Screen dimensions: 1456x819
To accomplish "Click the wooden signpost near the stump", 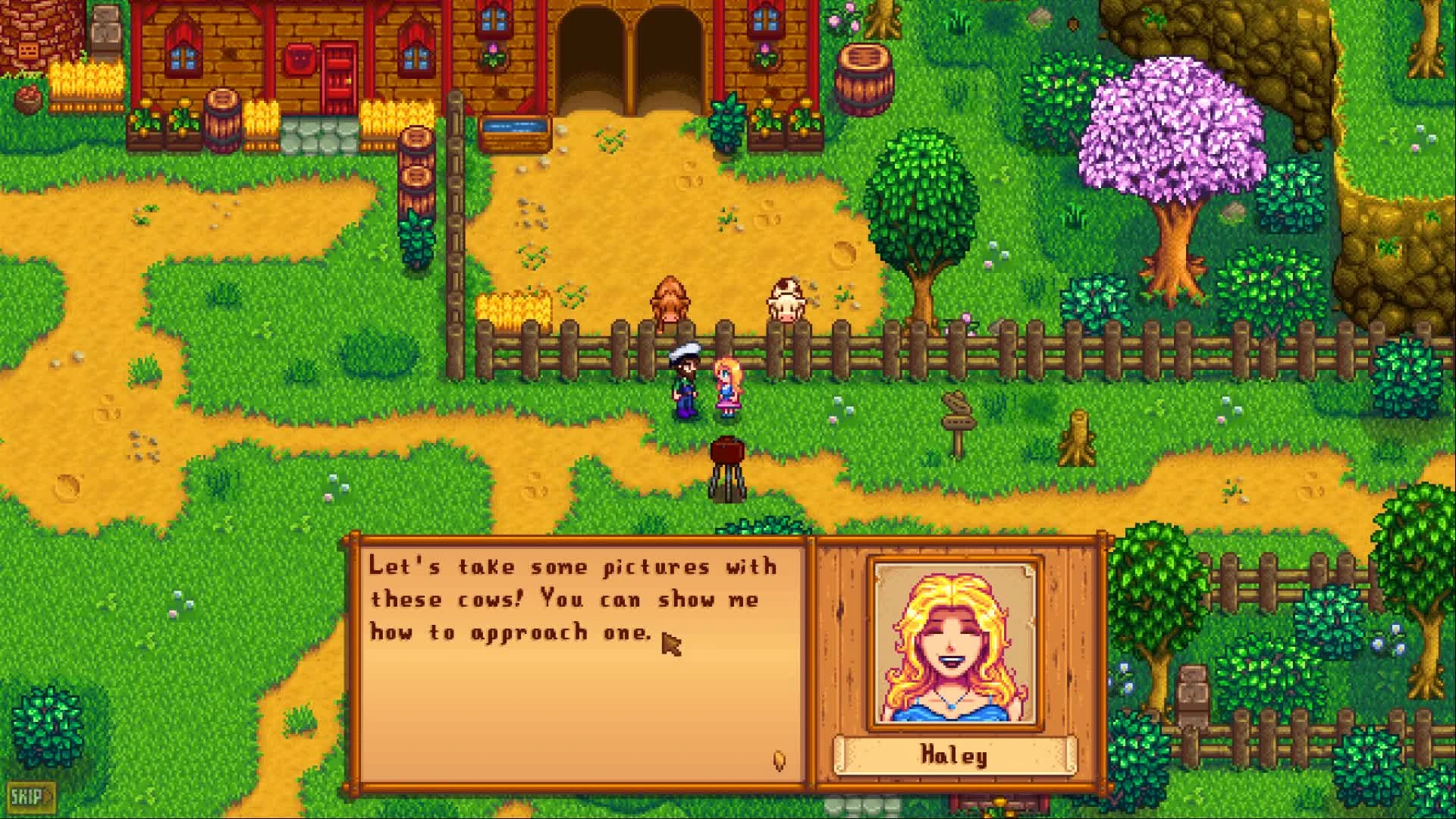I will pos(957,413).
